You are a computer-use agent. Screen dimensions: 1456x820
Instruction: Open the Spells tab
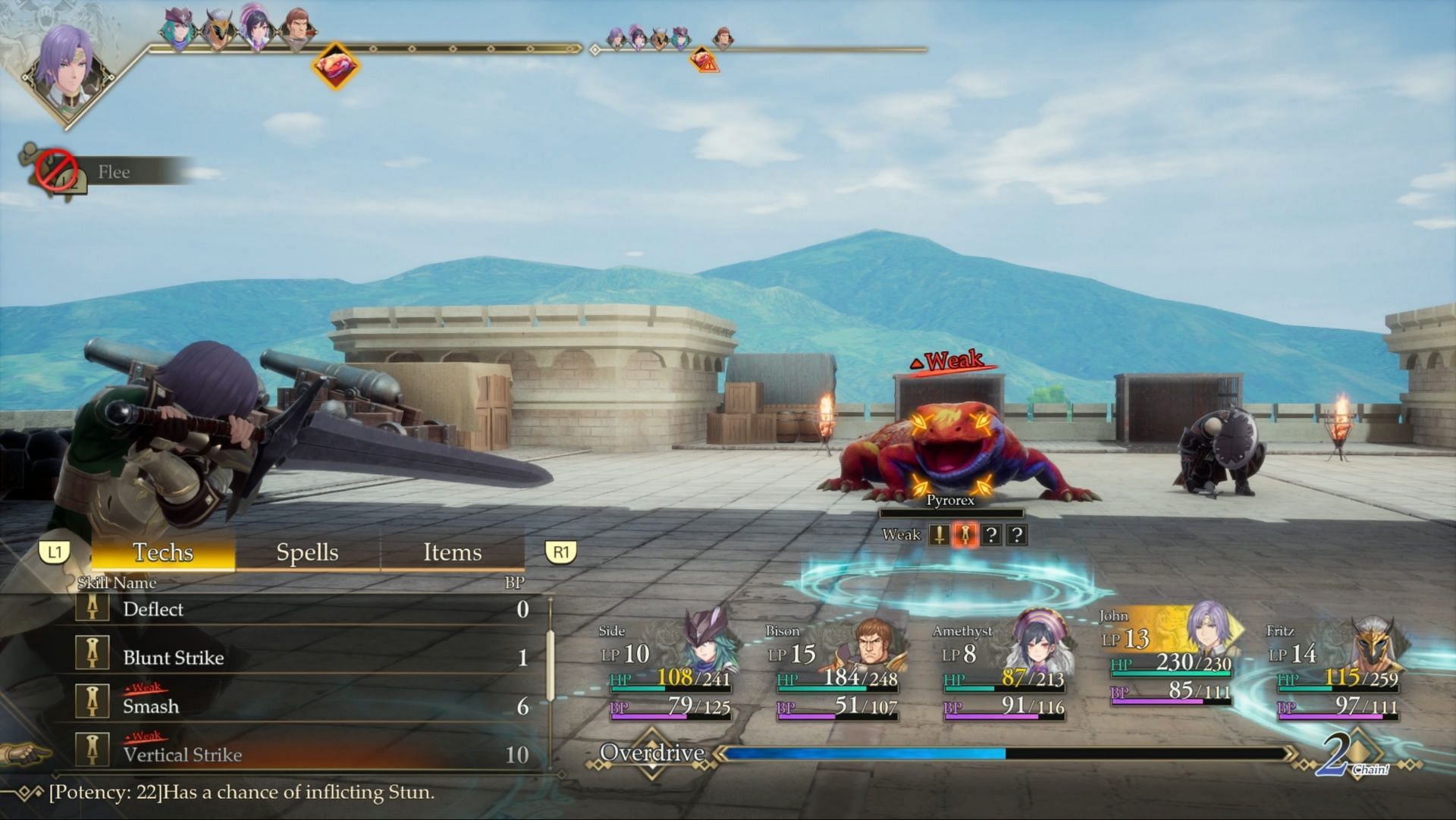[307, 552]
